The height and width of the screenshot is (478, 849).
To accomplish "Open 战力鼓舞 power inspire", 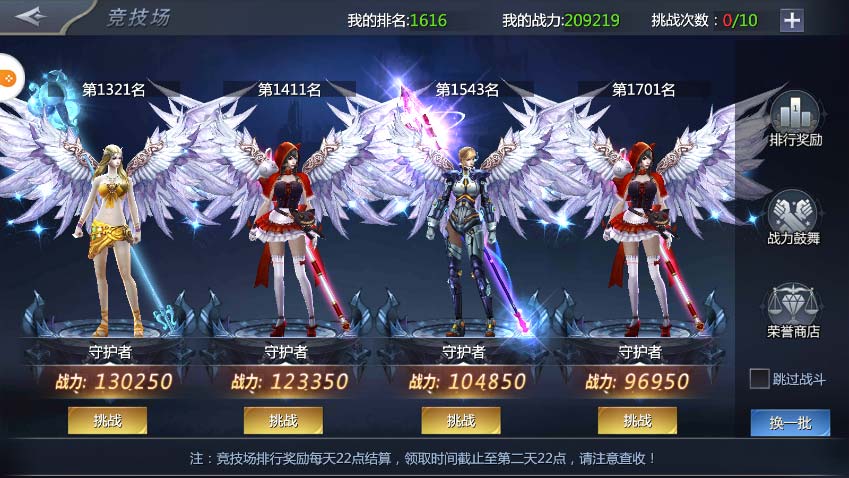I will tap(794, 217).
